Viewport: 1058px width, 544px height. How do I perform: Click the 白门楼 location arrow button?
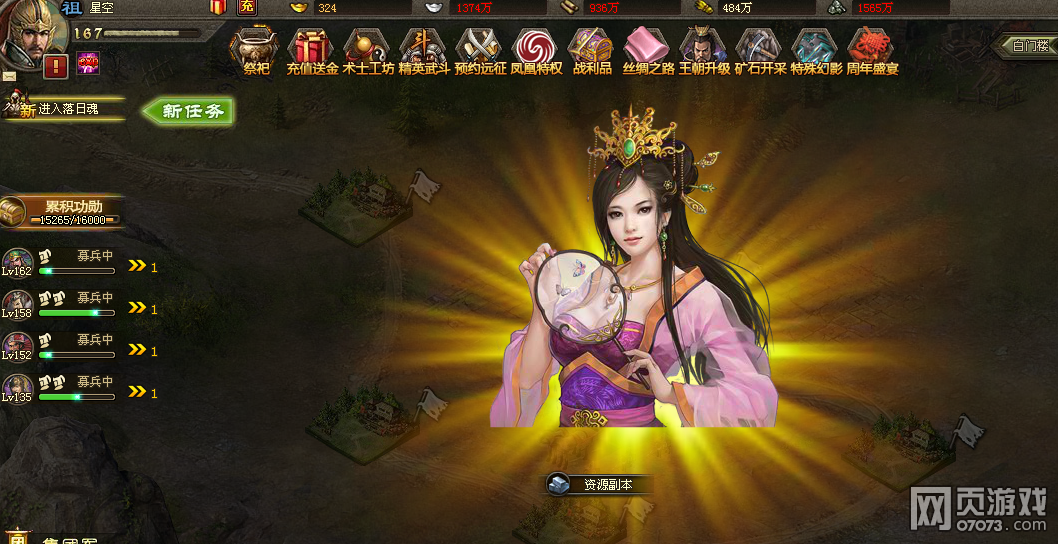1028,45
